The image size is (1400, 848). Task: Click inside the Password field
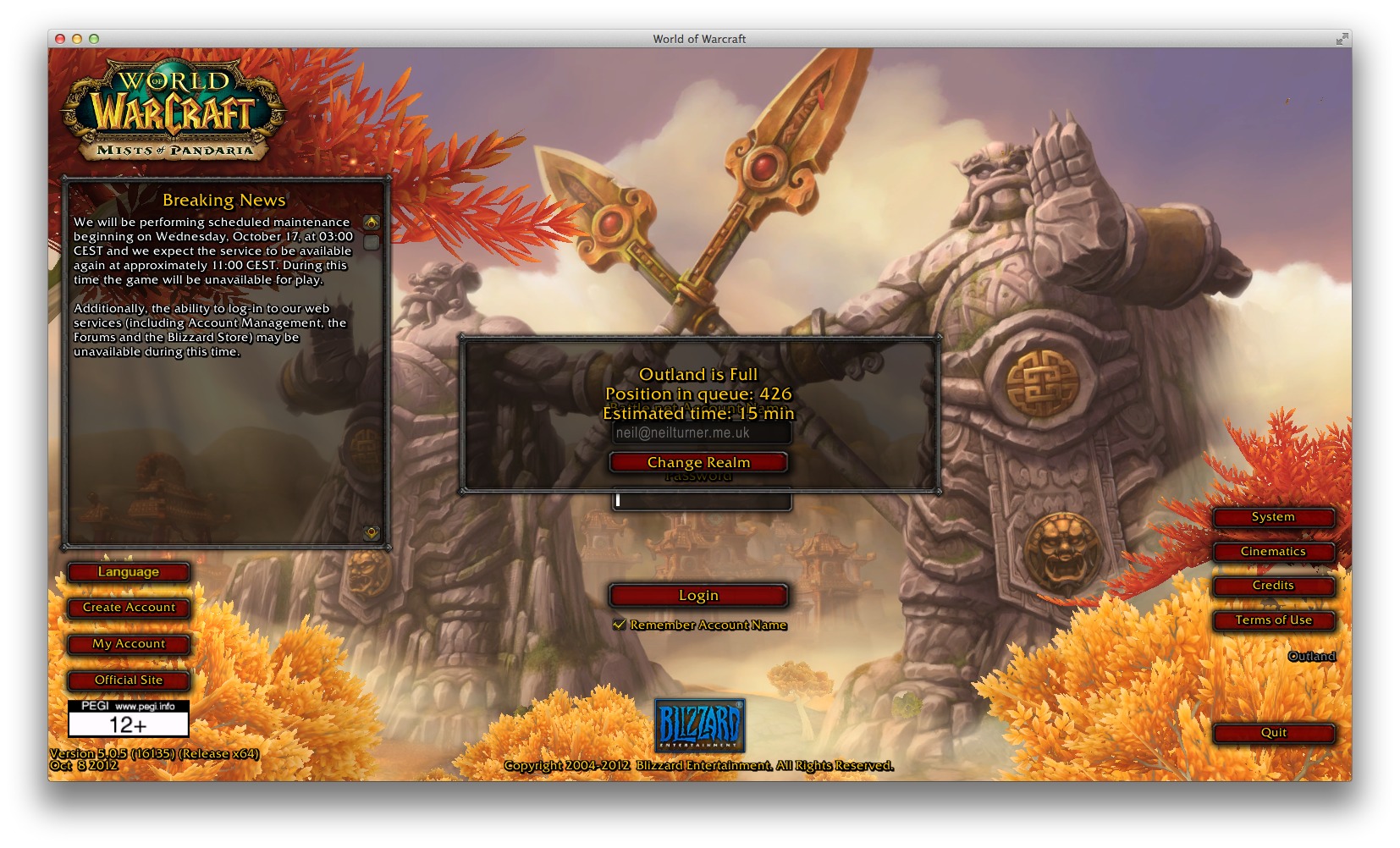coord(701,500)
